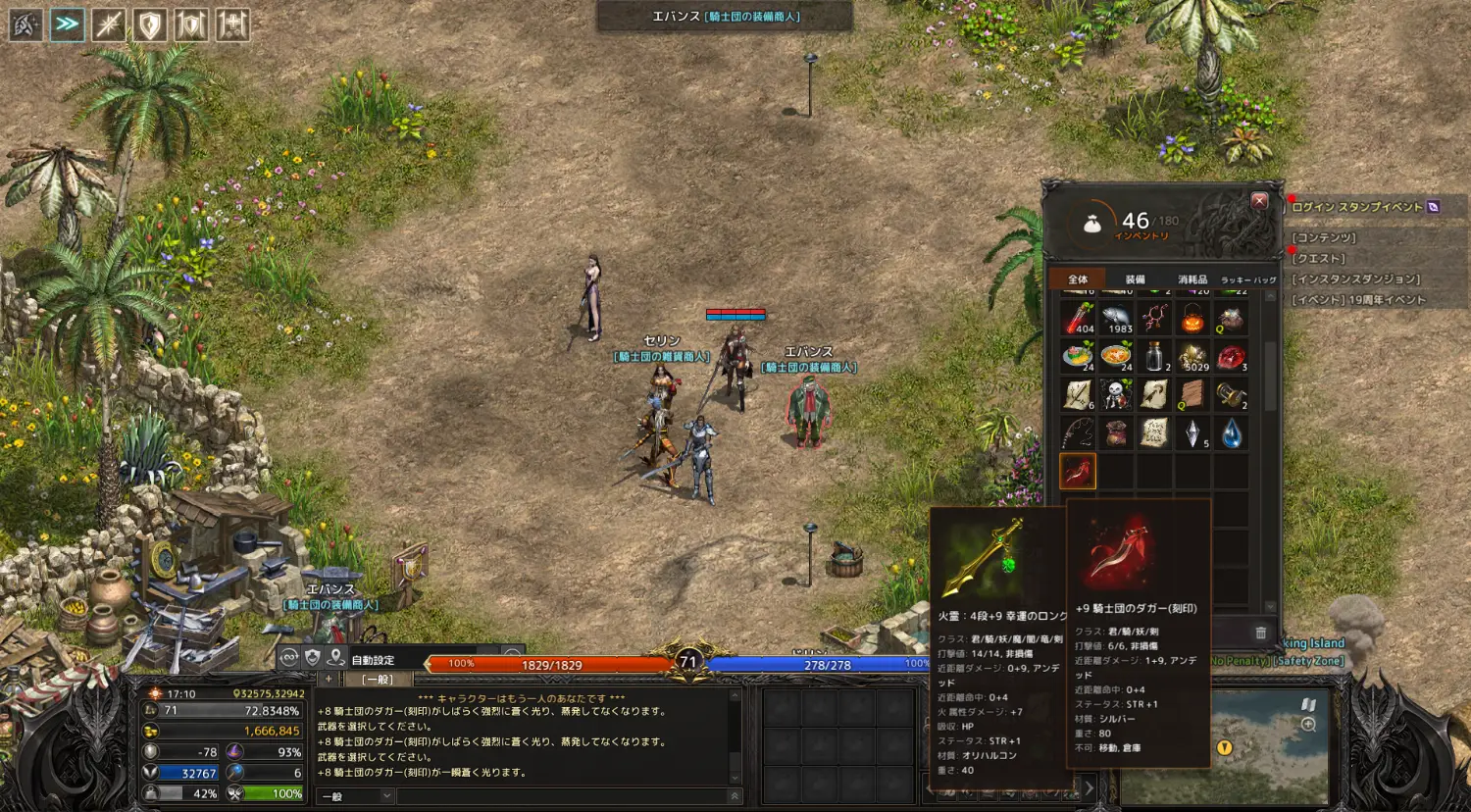Open the ラッキーバッグ inventory tab
1471x812 pixels.
[1248, 280]
